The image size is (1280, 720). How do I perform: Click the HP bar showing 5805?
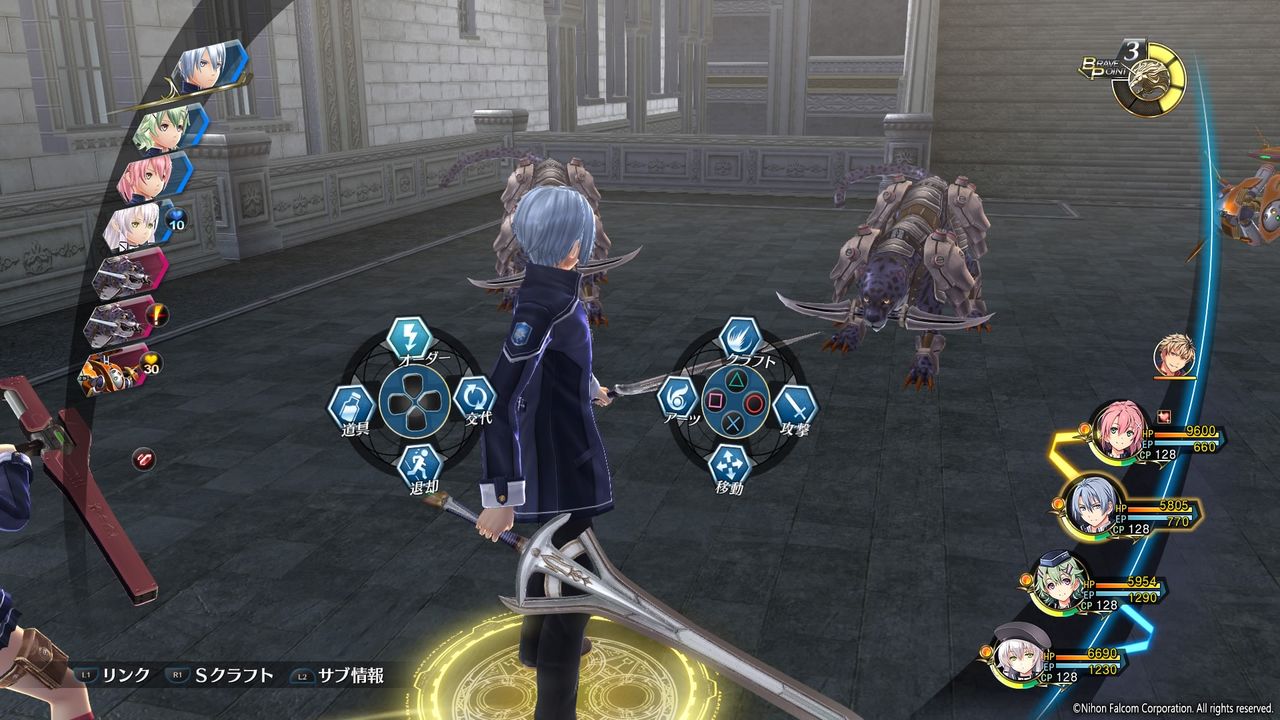click(x=1160, y=508)
